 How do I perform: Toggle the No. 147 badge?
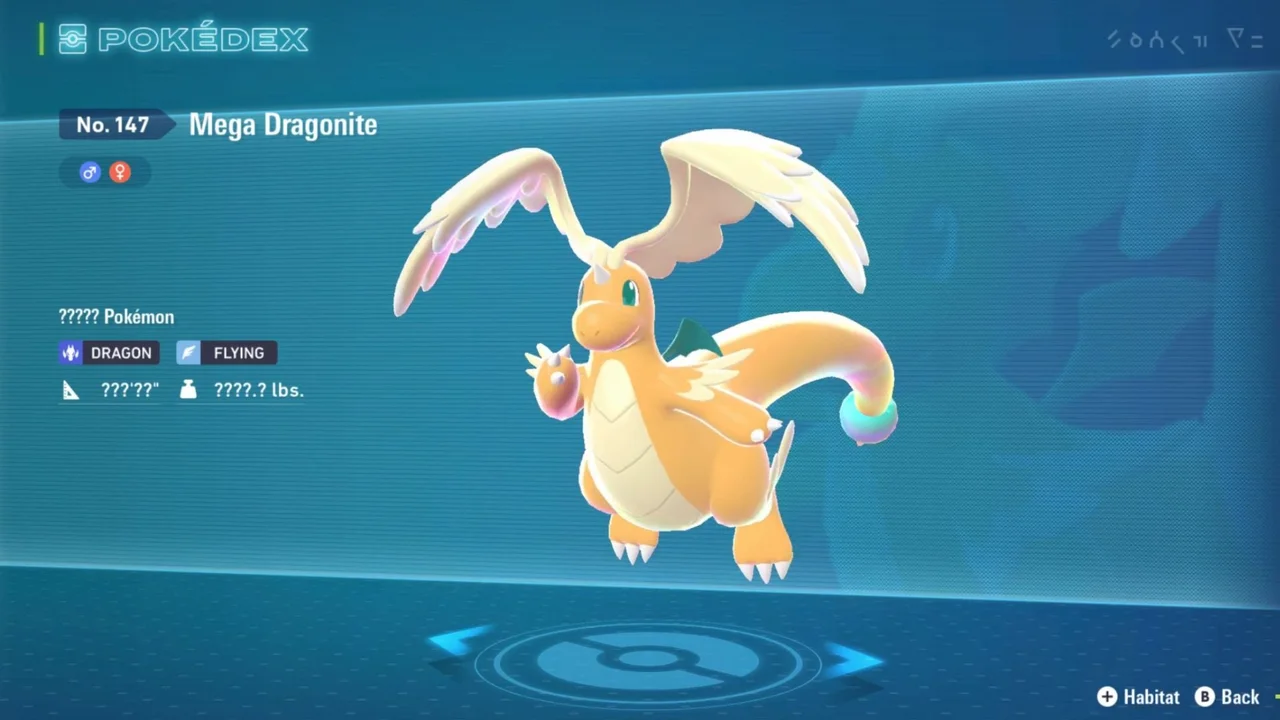(x=113, y=124)
